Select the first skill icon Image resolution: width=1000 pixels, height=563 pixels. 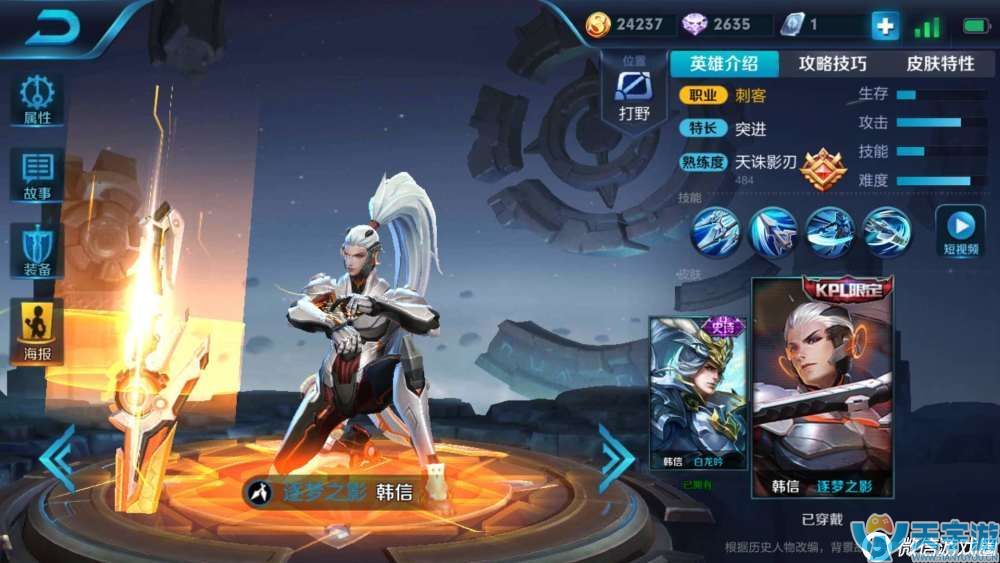pyautogui.click(x=716, y=231)
